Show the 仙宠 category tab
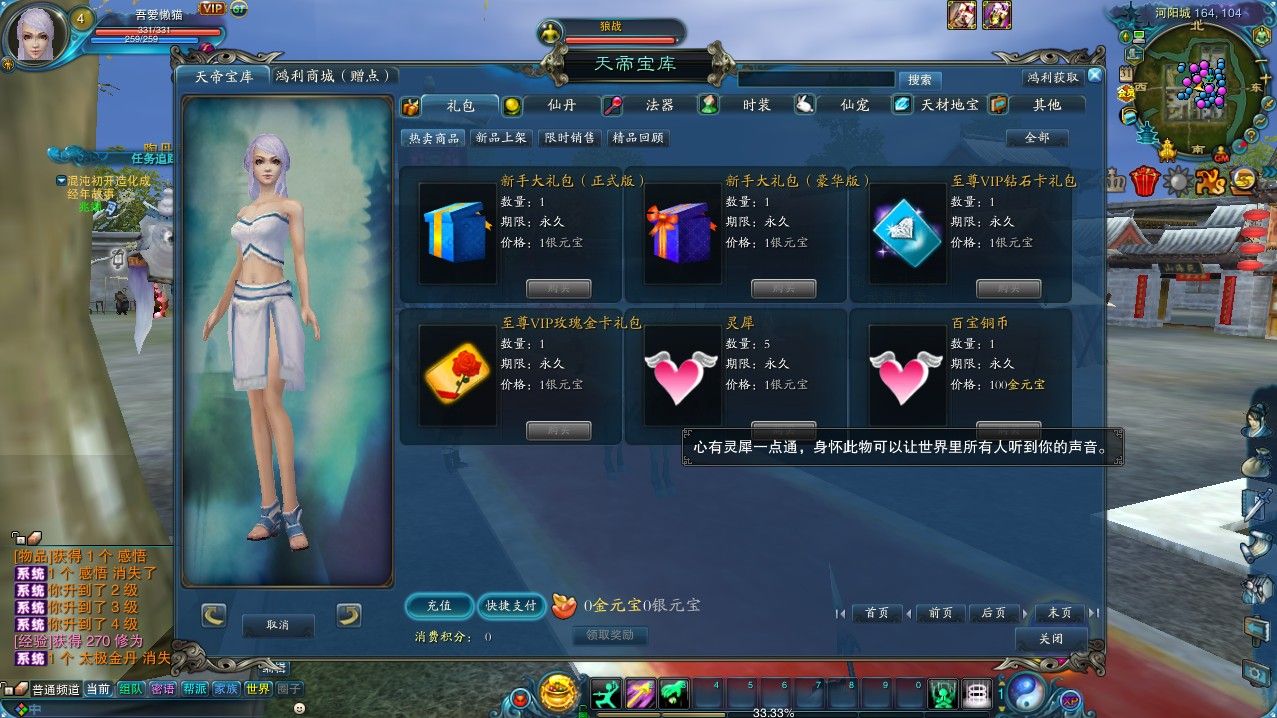 pos(854,105)
